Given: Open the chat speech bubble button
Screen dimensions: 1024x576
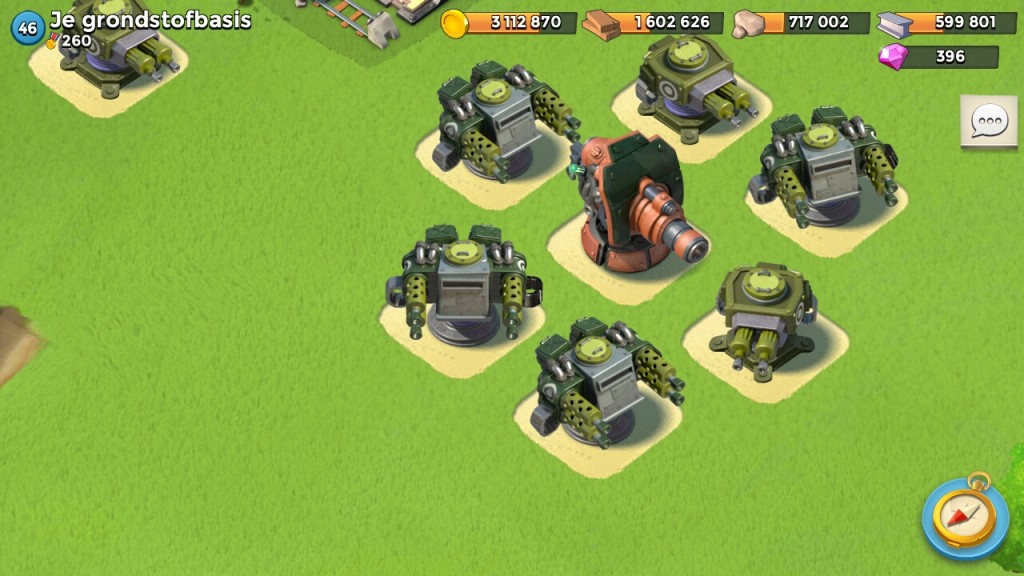Looking at the screenshot, I should point(989,122).
